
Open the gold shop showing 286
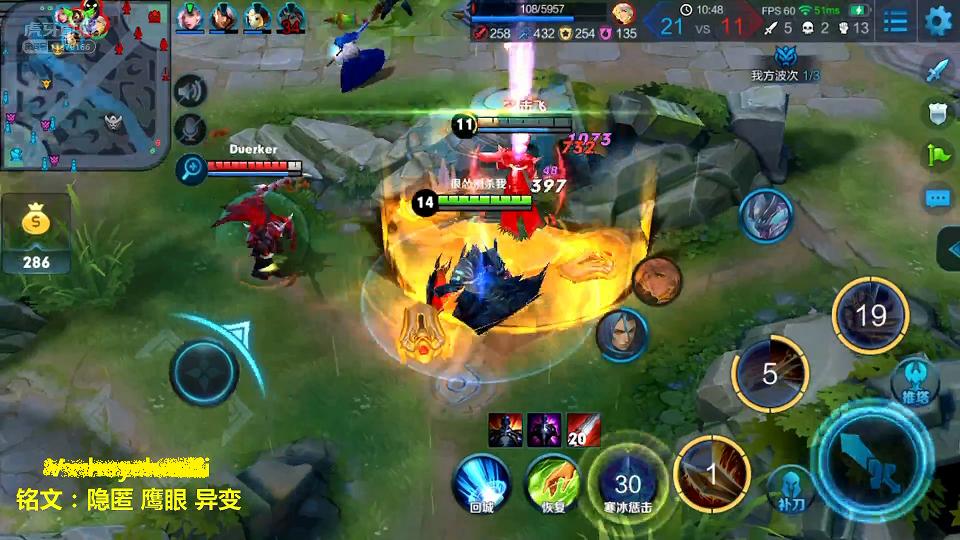[36, 234]
